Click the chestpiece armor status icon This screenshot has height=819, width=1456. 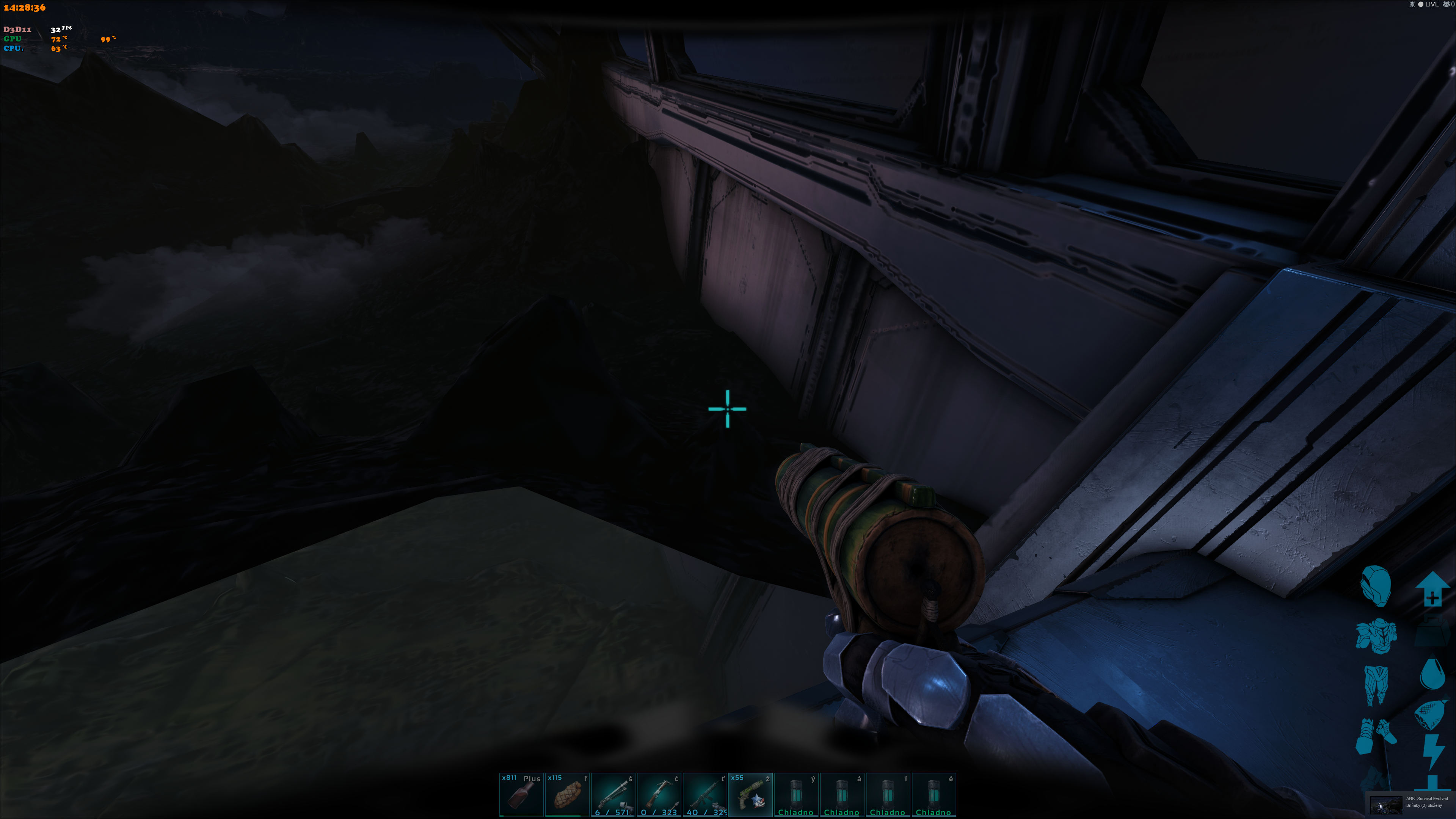click(x=1376, y=635)
